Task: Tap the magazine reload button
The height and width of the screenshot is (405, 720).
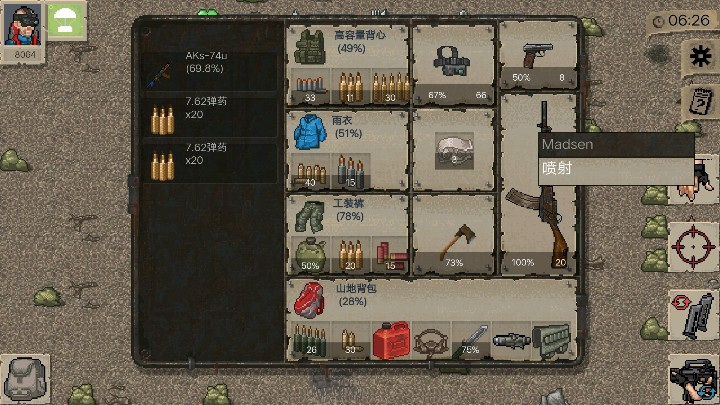Action: [691, 315]
